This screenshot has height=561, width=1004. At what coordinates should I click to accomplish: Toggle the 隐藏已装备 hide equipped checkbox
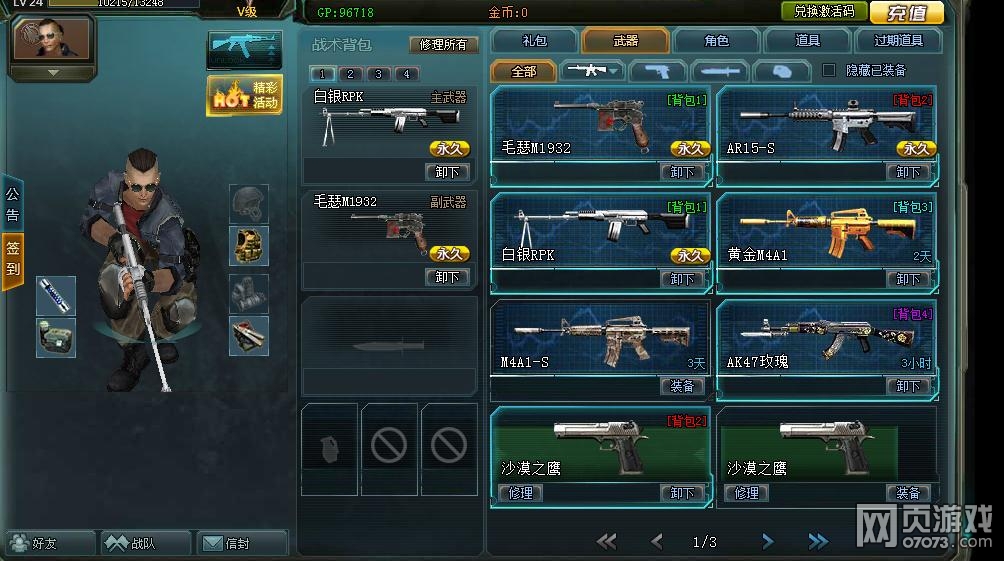click(828, 70)
